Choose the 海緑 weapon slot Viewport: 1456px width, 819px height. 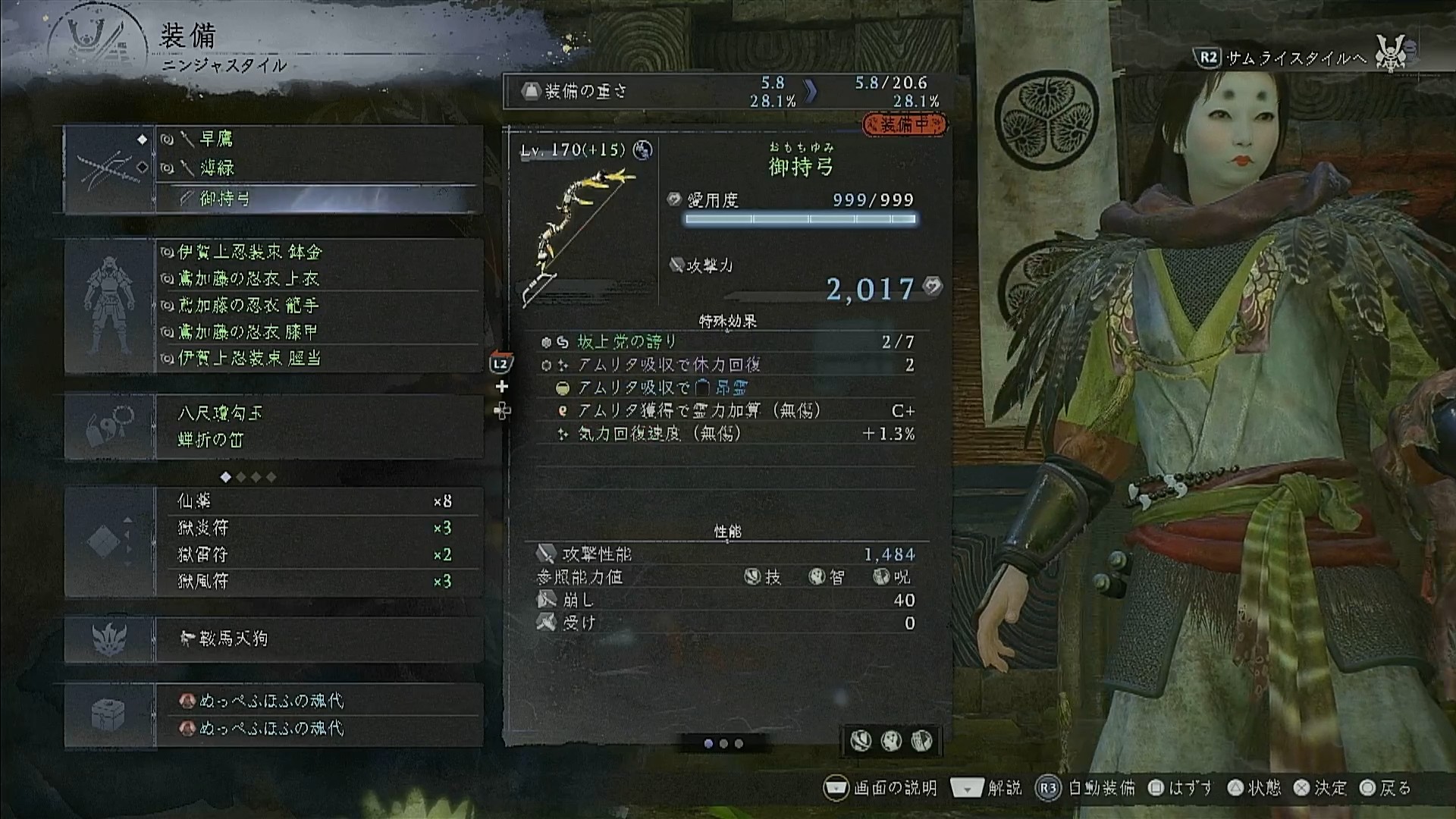click(x=318, y=168)
